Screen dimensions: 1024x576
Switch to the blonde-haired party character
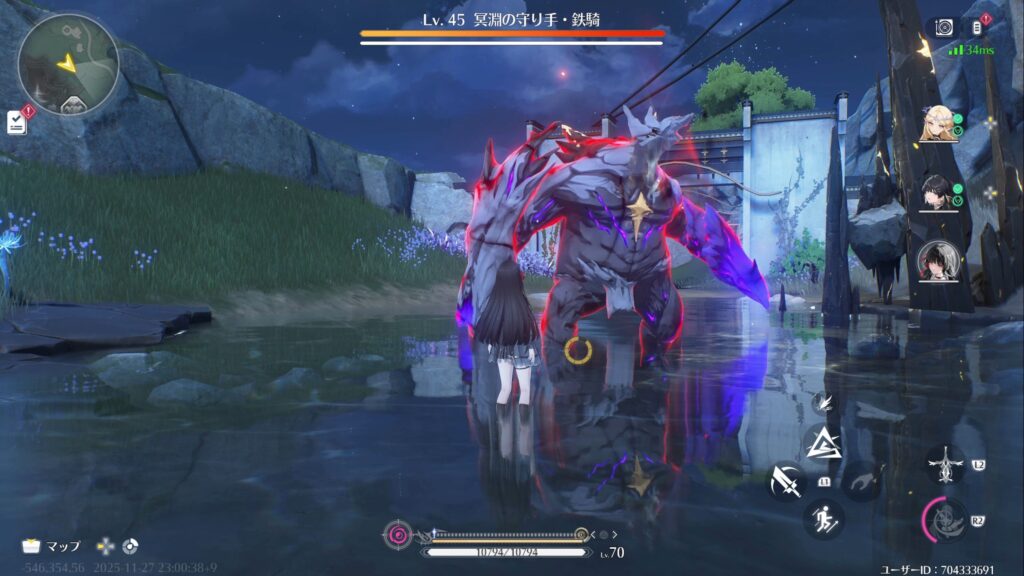pos(938,124)
